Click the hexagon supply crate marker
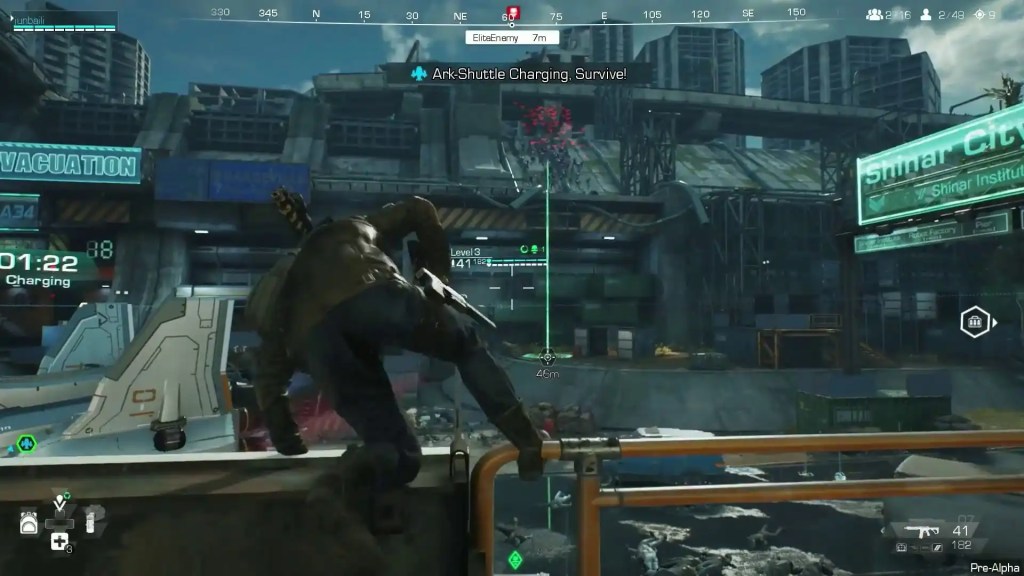This screenshot has width=1024, height=576. point(975,322)
